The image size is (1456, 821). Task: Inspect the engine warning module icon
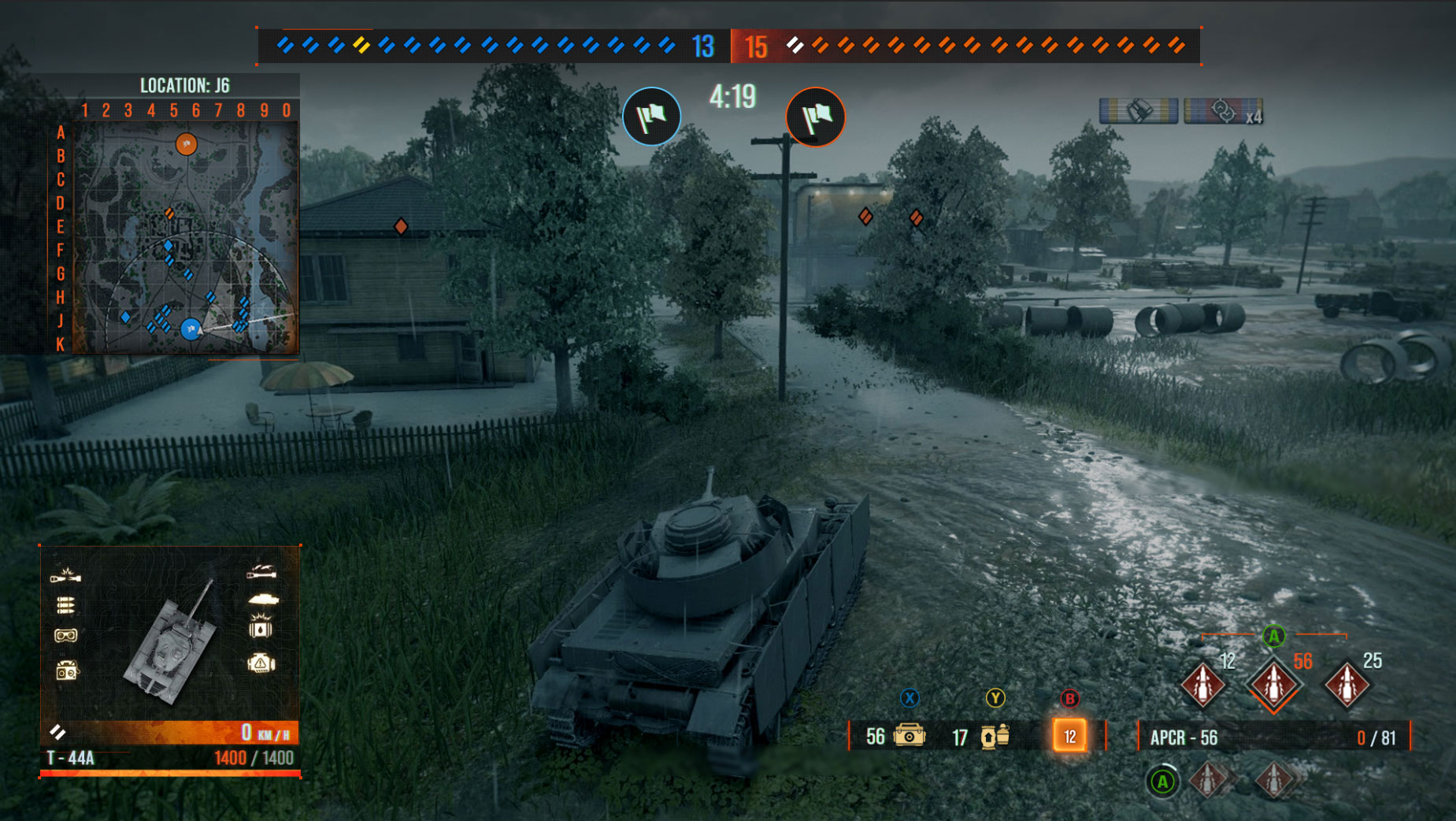pyautogui.click(x=261, y=663)
